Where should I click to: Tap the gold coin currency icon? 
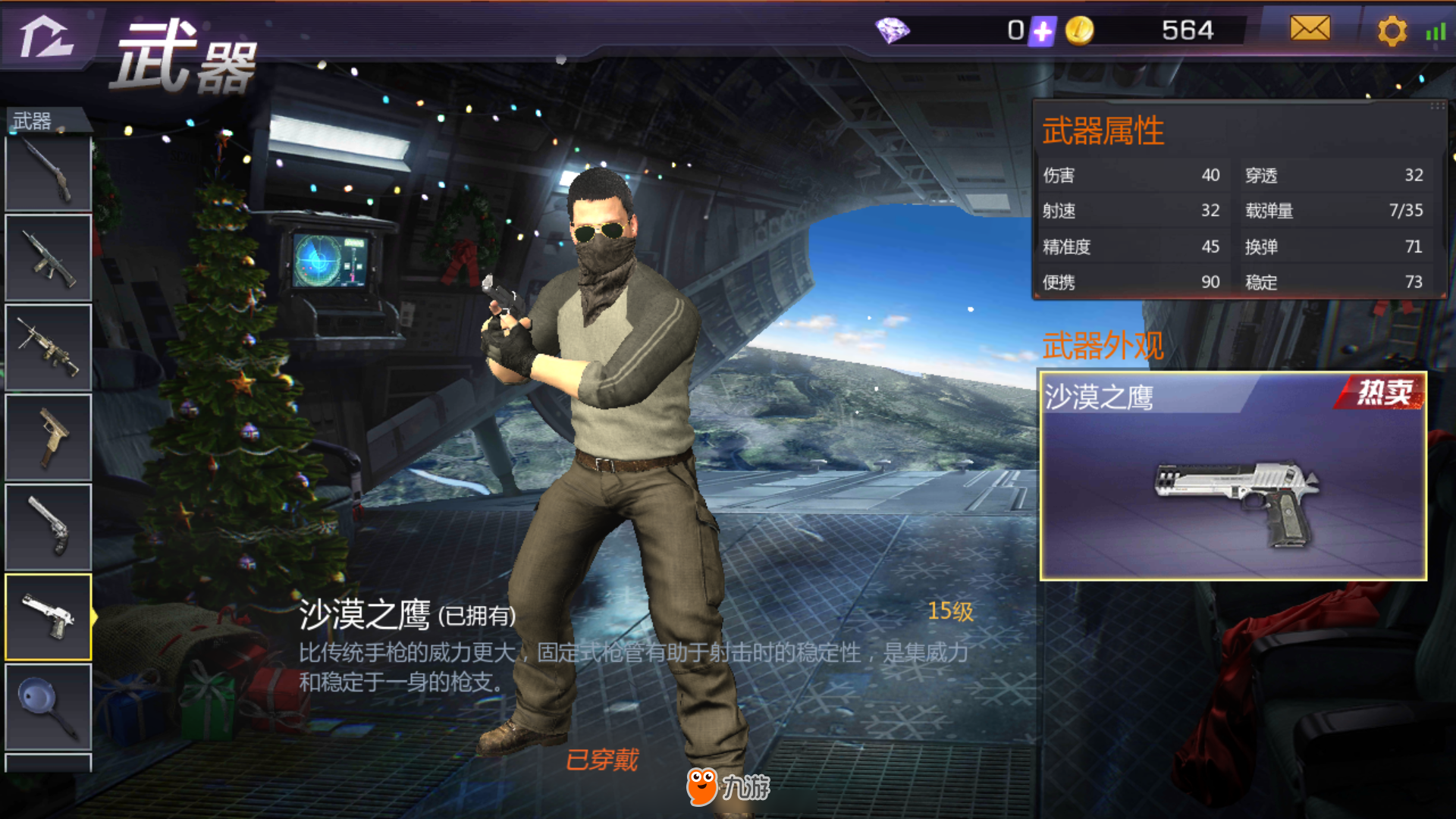1079,31
